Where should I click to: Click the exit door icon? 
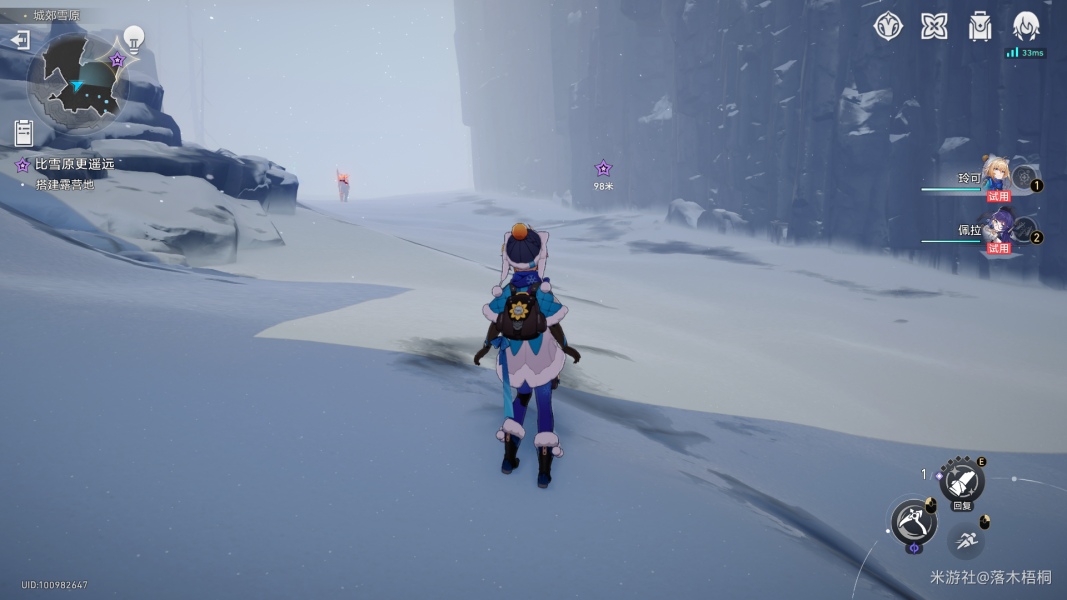[20, 39]
